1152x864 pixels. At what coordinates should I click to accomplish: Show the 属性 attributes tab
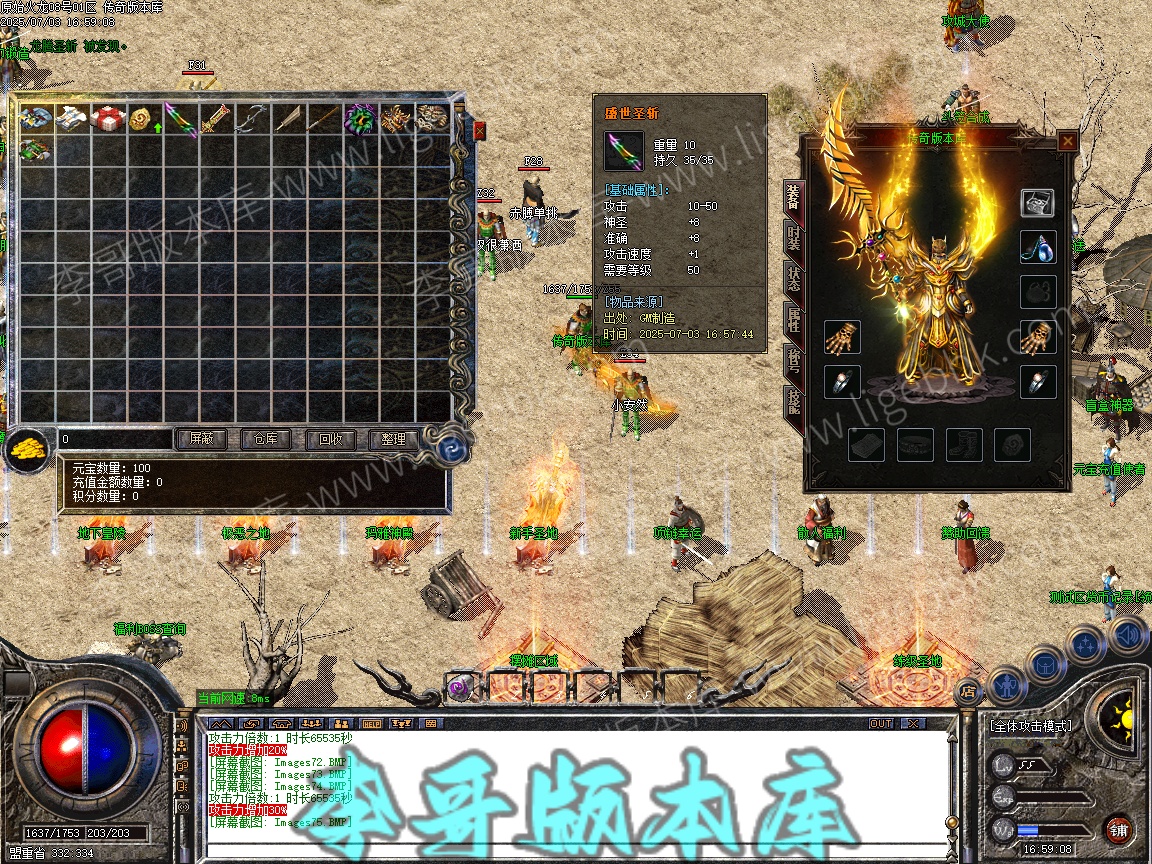[792, 321]
